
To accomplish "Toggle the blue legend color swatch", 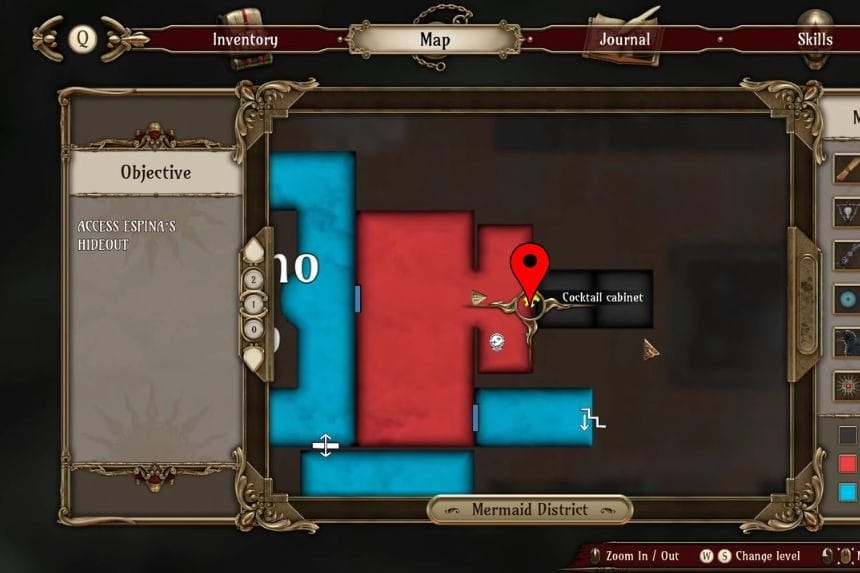I will [848, 491].
